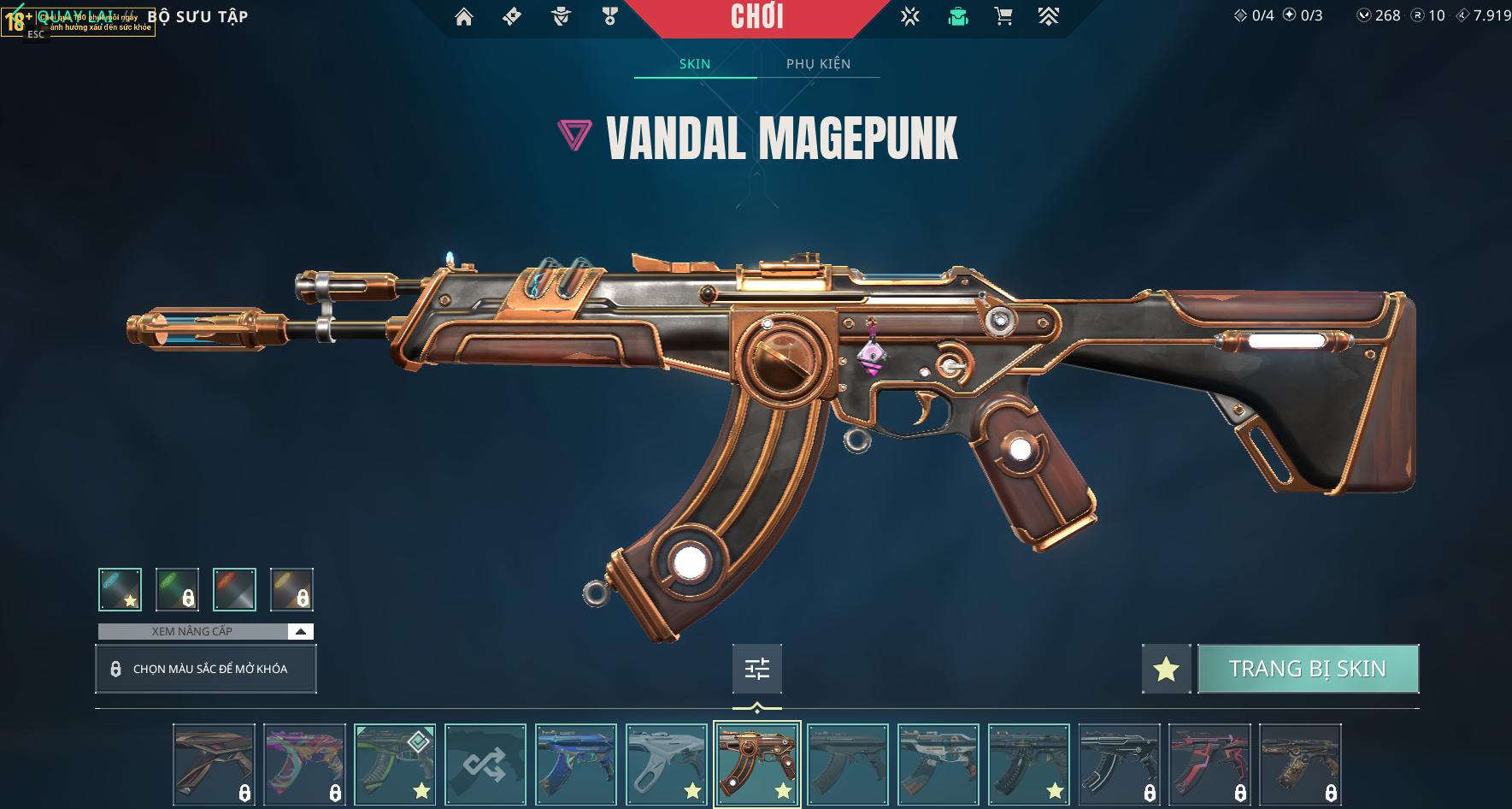Image resolution: width=1512 pixels, height=809 pixels.
Task: Toggle the favorite star button
Action: (1166, 669)
